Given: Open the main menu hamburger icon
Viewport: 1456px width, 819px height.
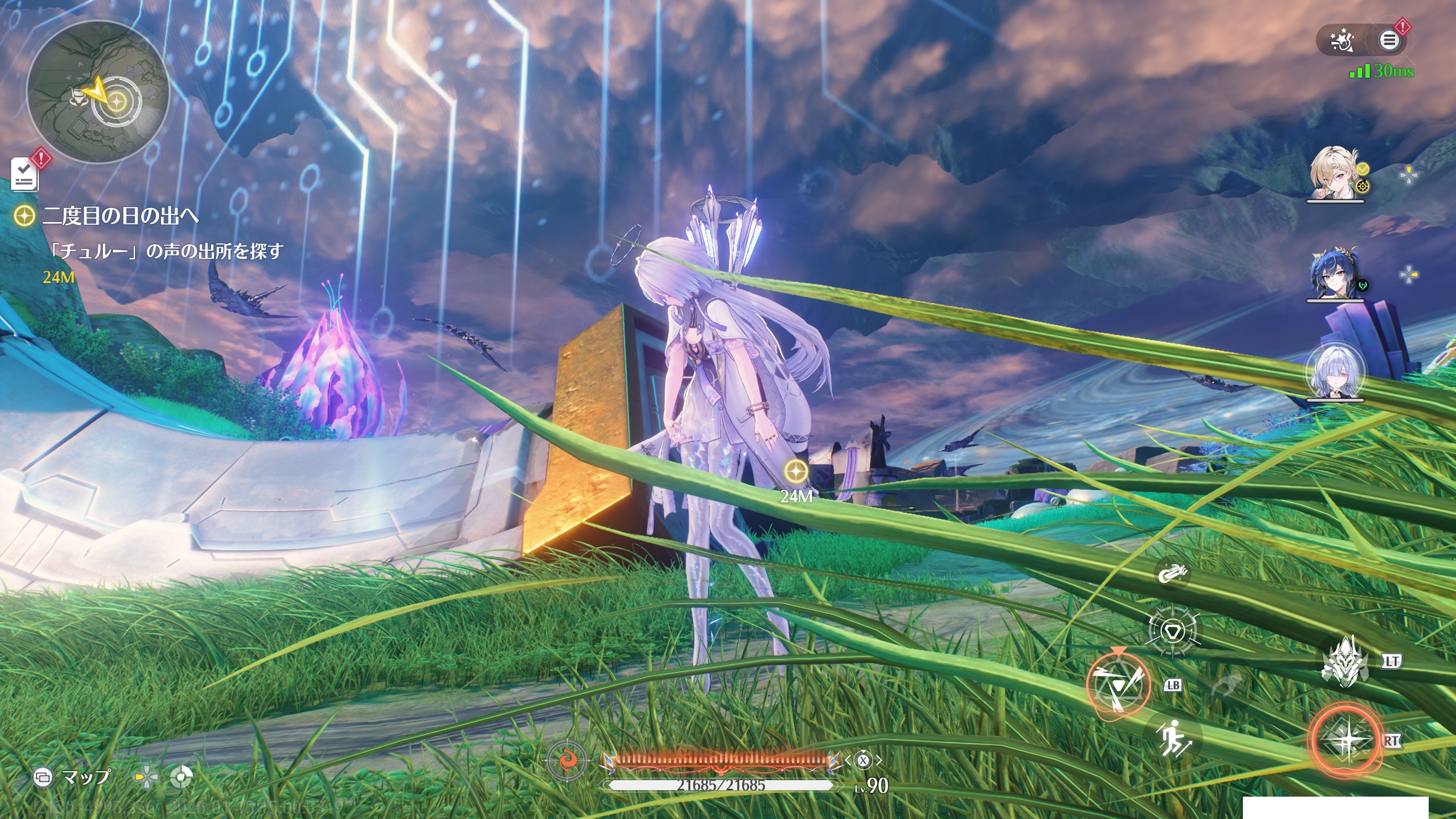Looking at the screenshot, I should click(1389, 40).
